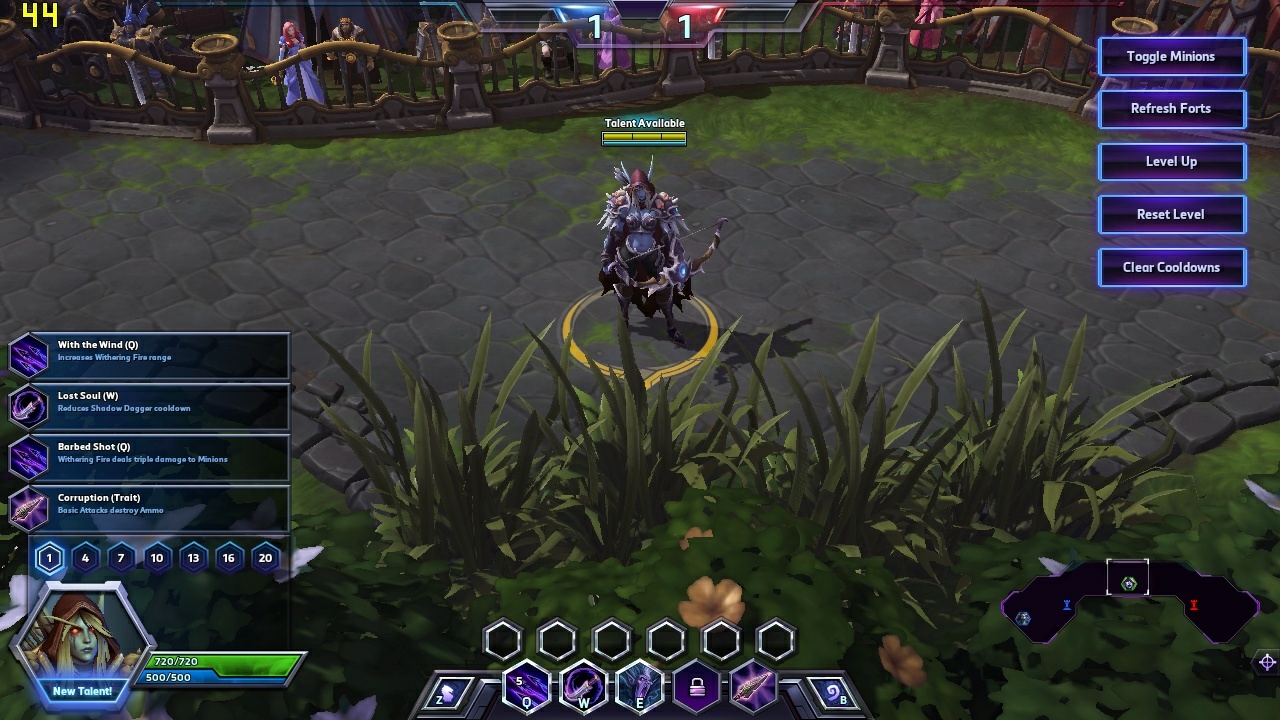Image resolution: width=1280 pixels, height=720 pixels.
Task: Select the Barbed Shot talent
Action: pyautogui.click(x=150, y=457)
